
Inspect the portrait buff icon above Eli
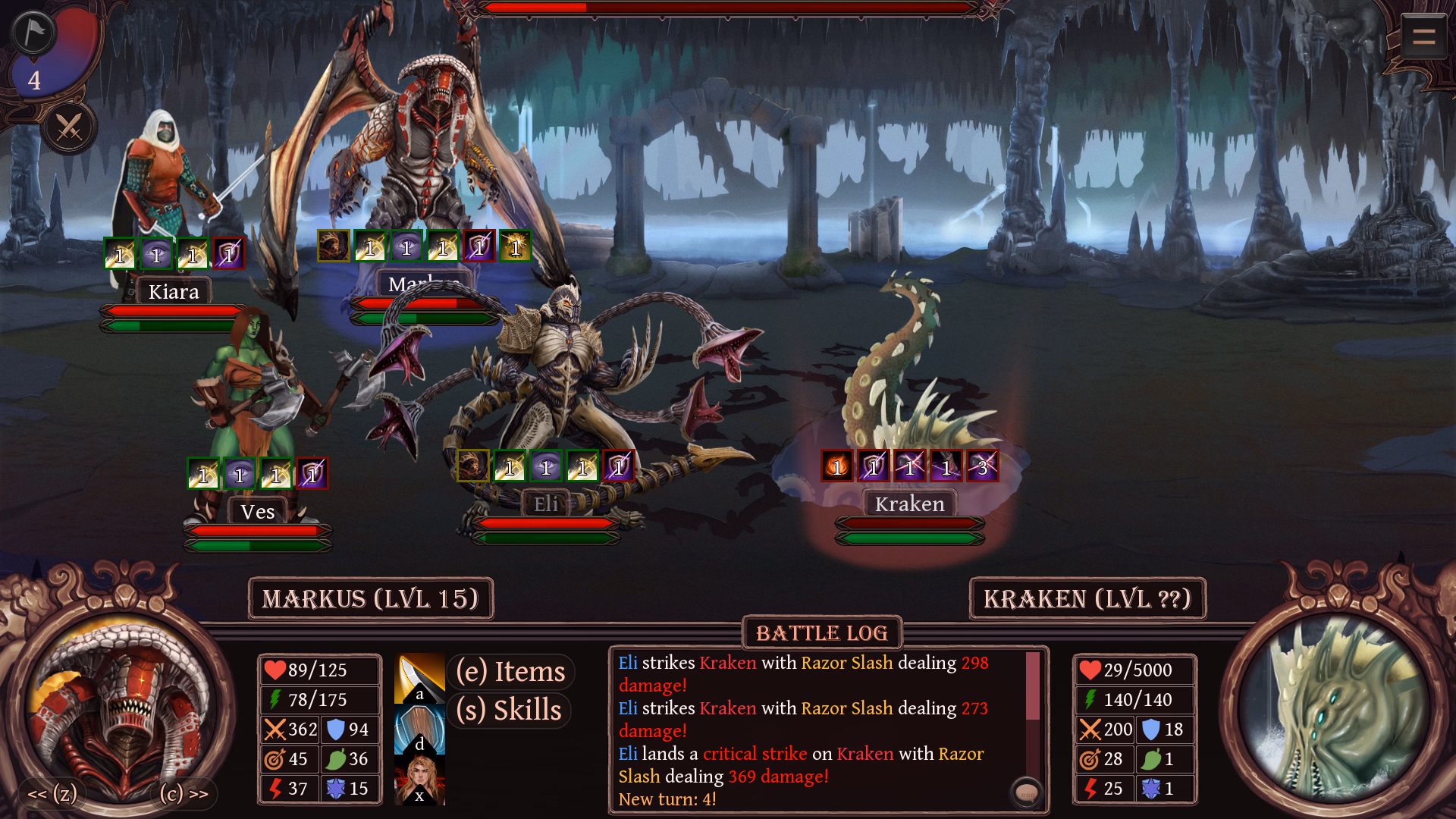pos(472,466)
